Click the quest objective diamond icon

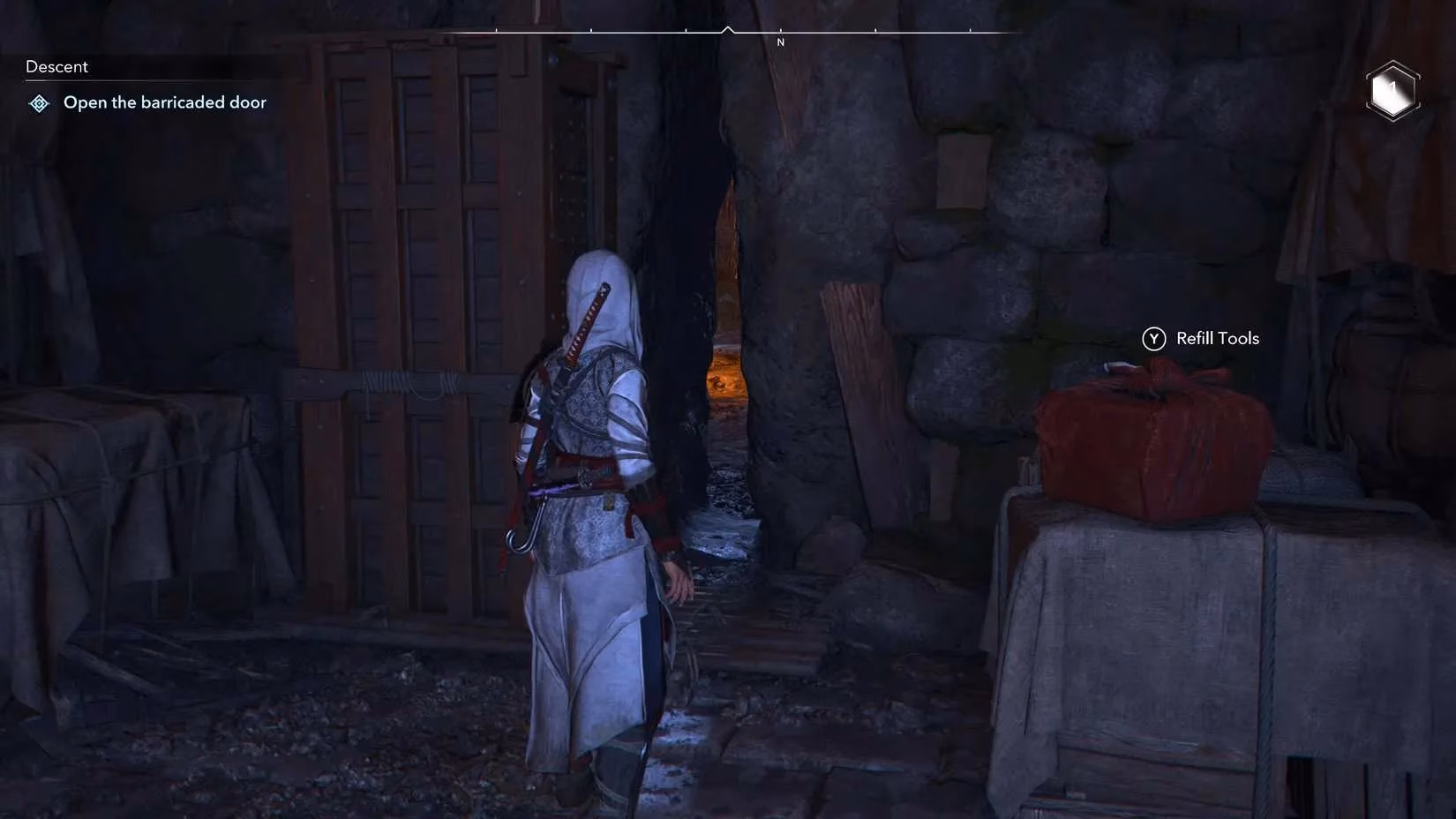point(38,102)
